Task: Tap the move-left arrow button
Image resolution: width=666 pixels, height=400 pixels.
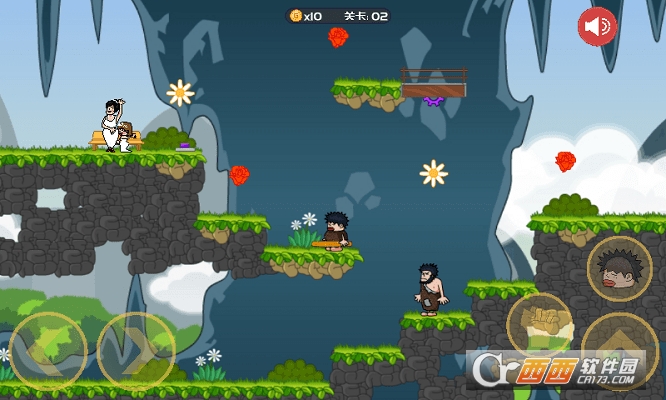Action: point(47,351)
